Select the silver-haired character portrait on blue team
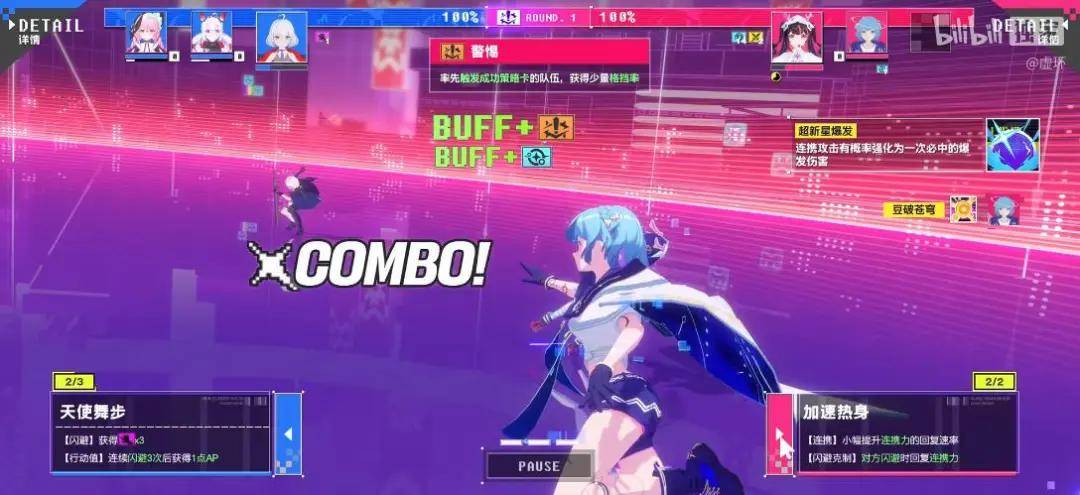Screen dimensions: 1080x495 point(281,38)
